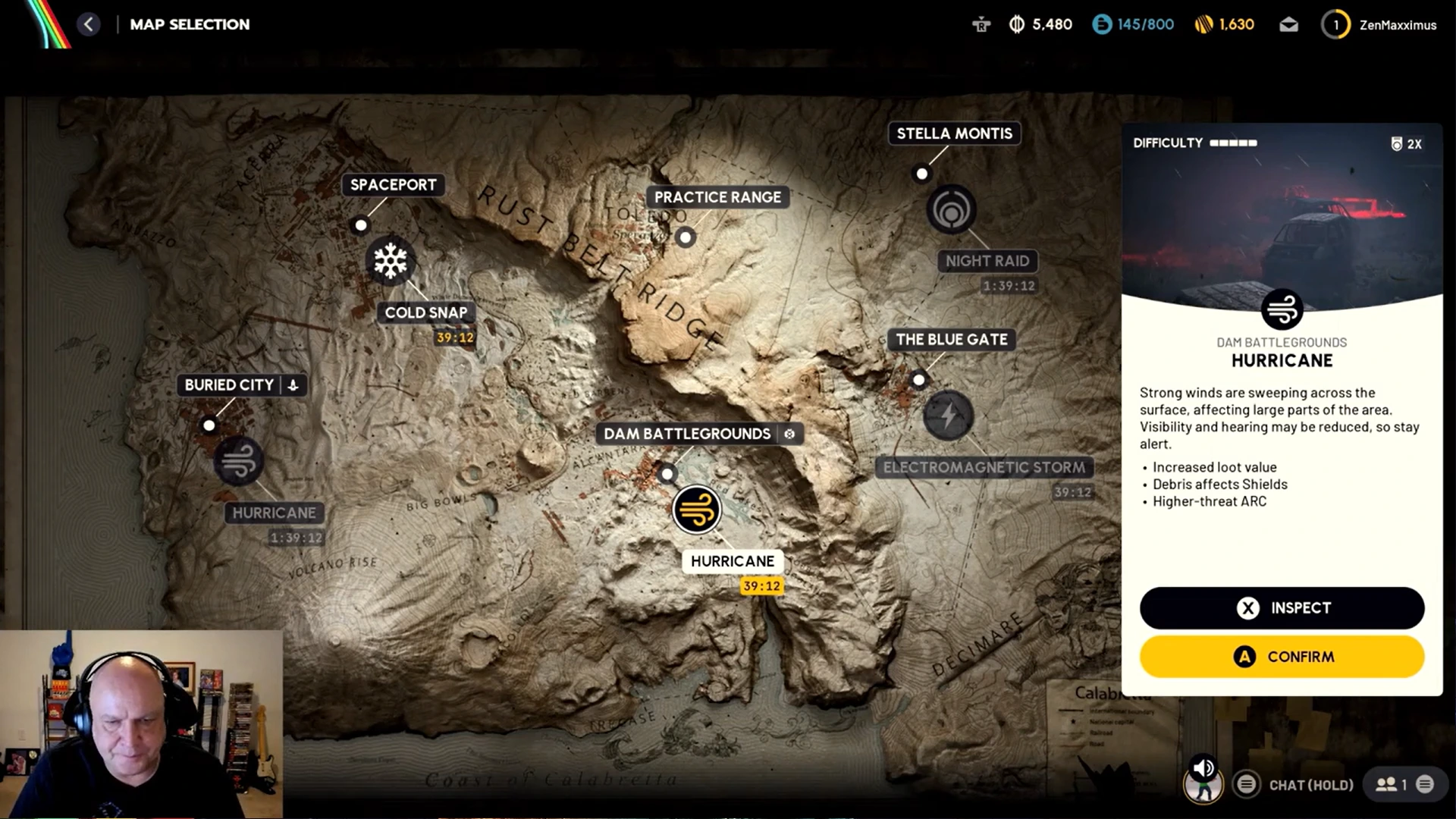Select the Dam Battlegrounds label
This screenshot has width=1456, height=819.
point(687,434)
